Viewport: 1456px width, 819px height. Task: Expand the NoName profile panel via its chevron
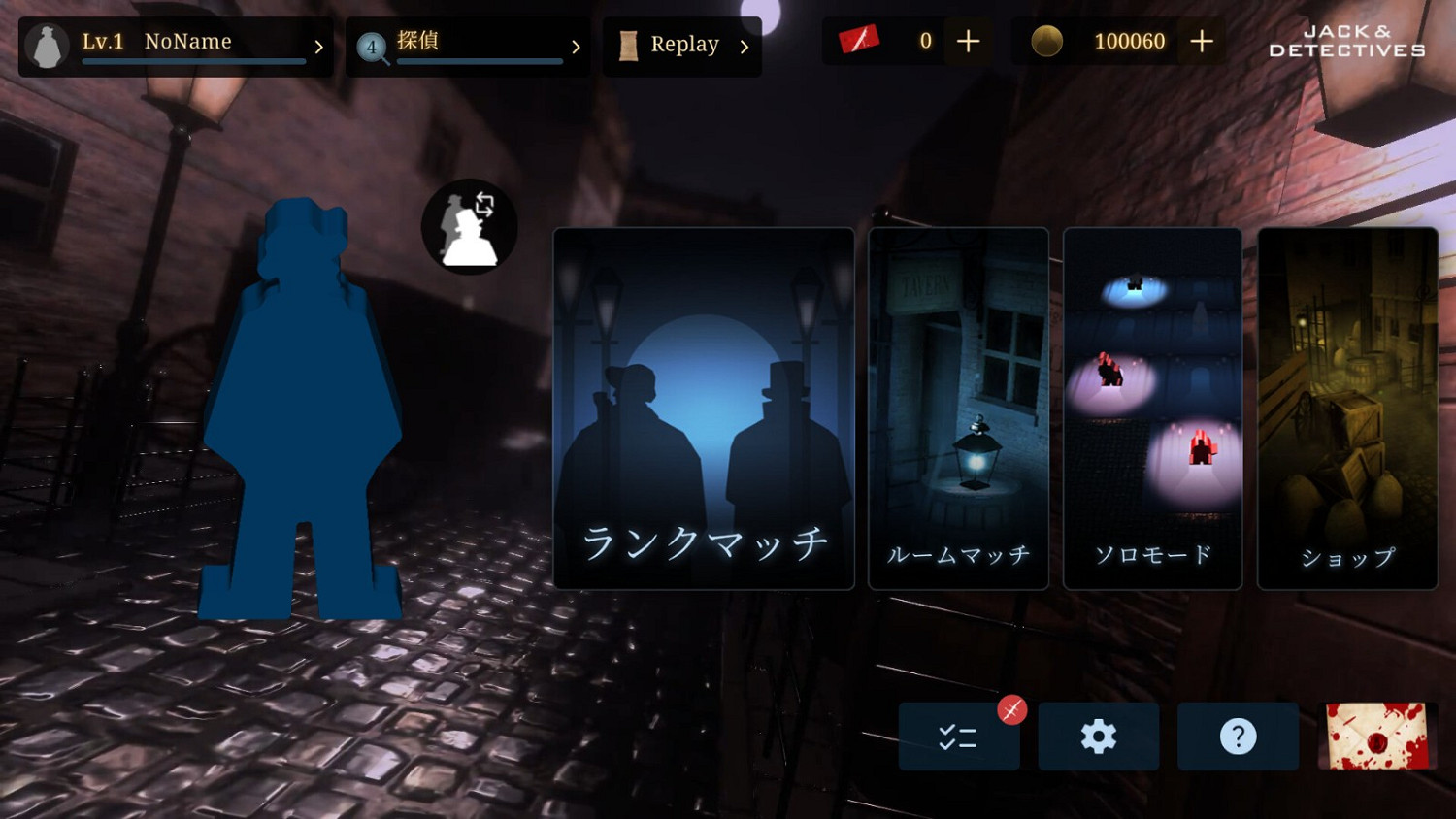[x=320, y=45]
